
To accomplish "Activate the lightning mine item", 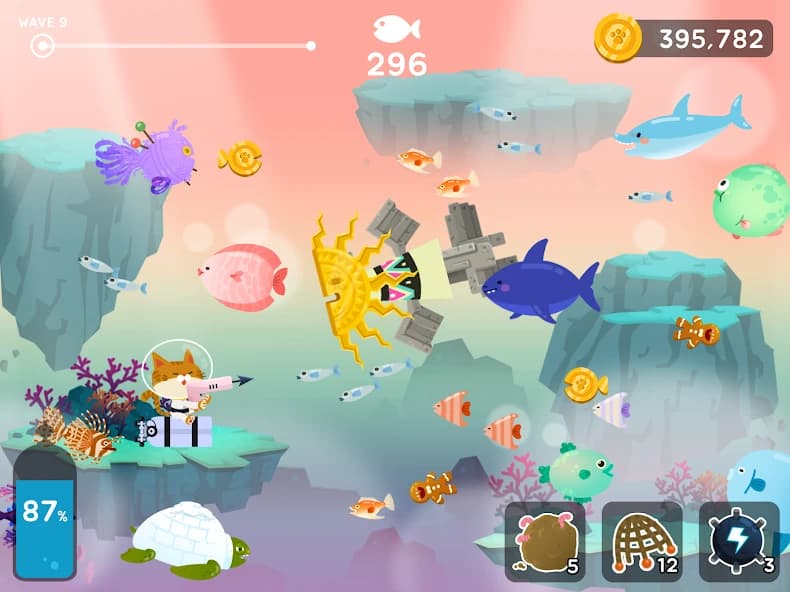I will (739, 541).
